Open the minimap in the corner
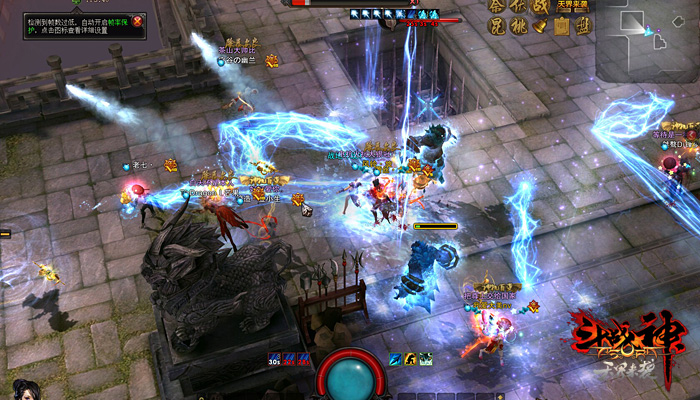Screen dimensions: 700x400 coord(645,40)
